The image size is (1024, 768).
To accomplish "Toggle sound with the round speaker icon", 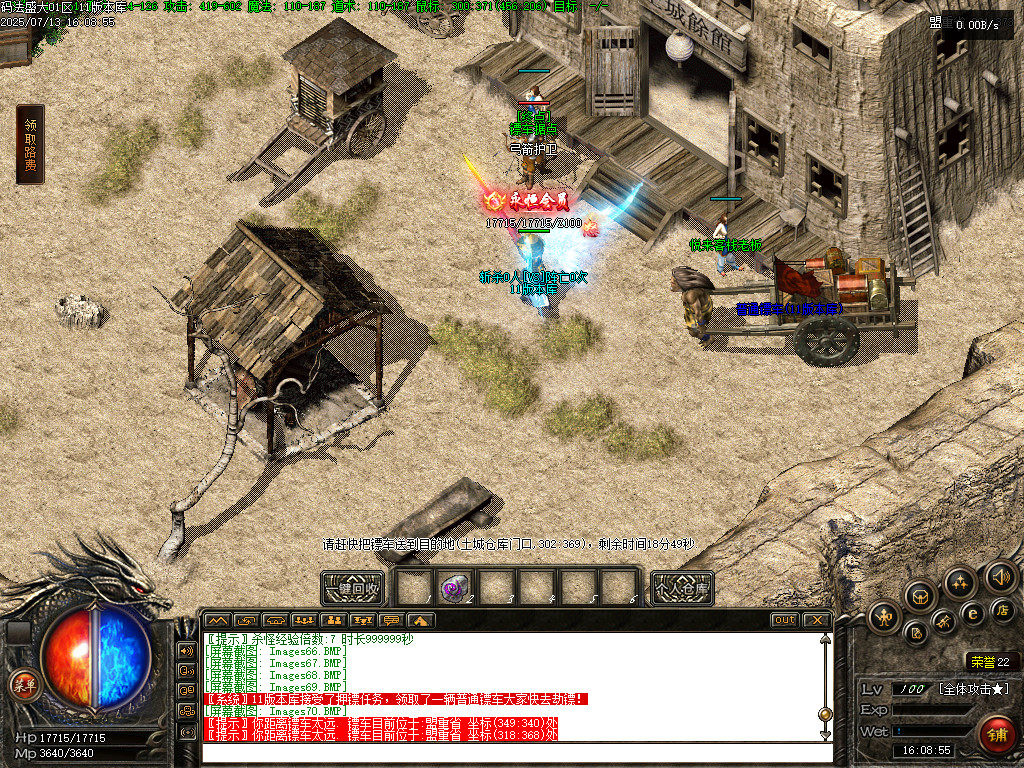I will click(1000, 576).
